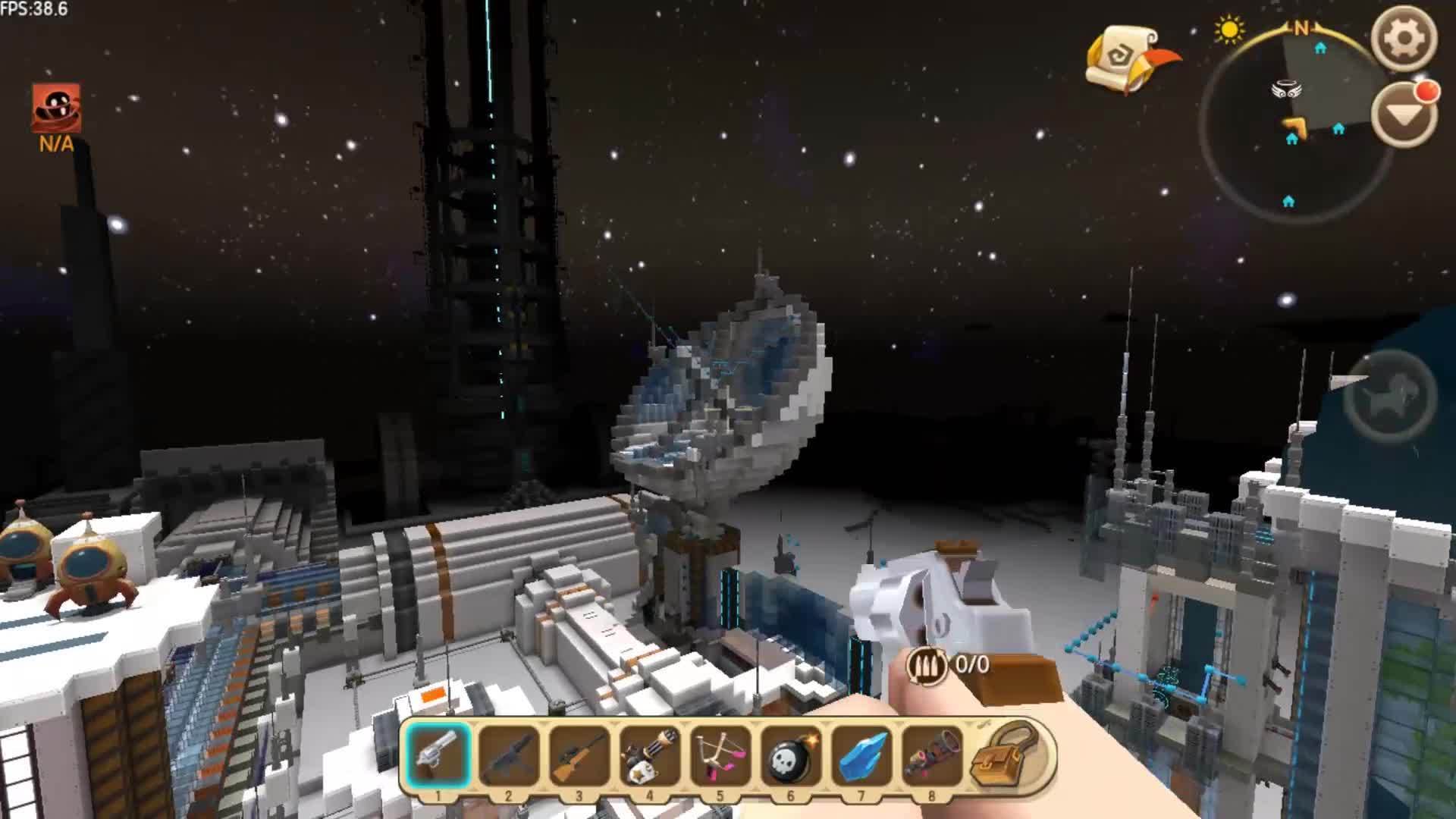Tap the horse mount button

[x=1389, y=397]
